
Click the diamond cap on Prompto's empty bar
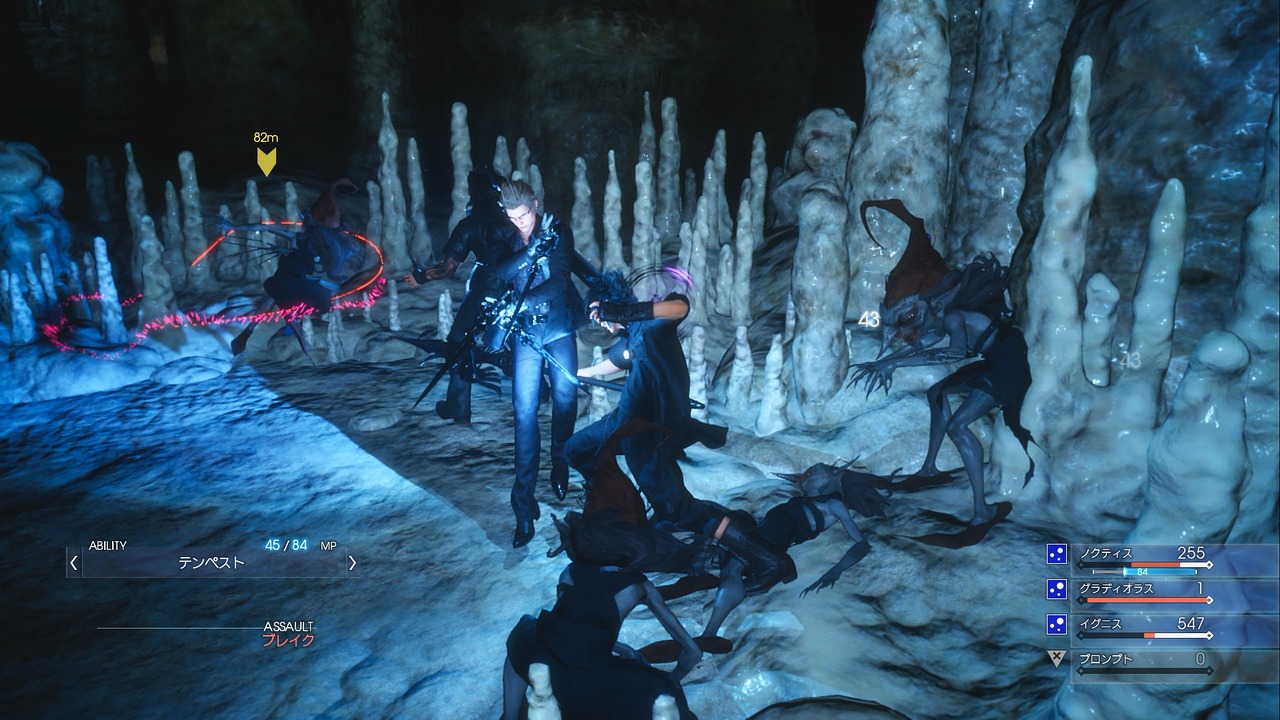click(1209, 669)
